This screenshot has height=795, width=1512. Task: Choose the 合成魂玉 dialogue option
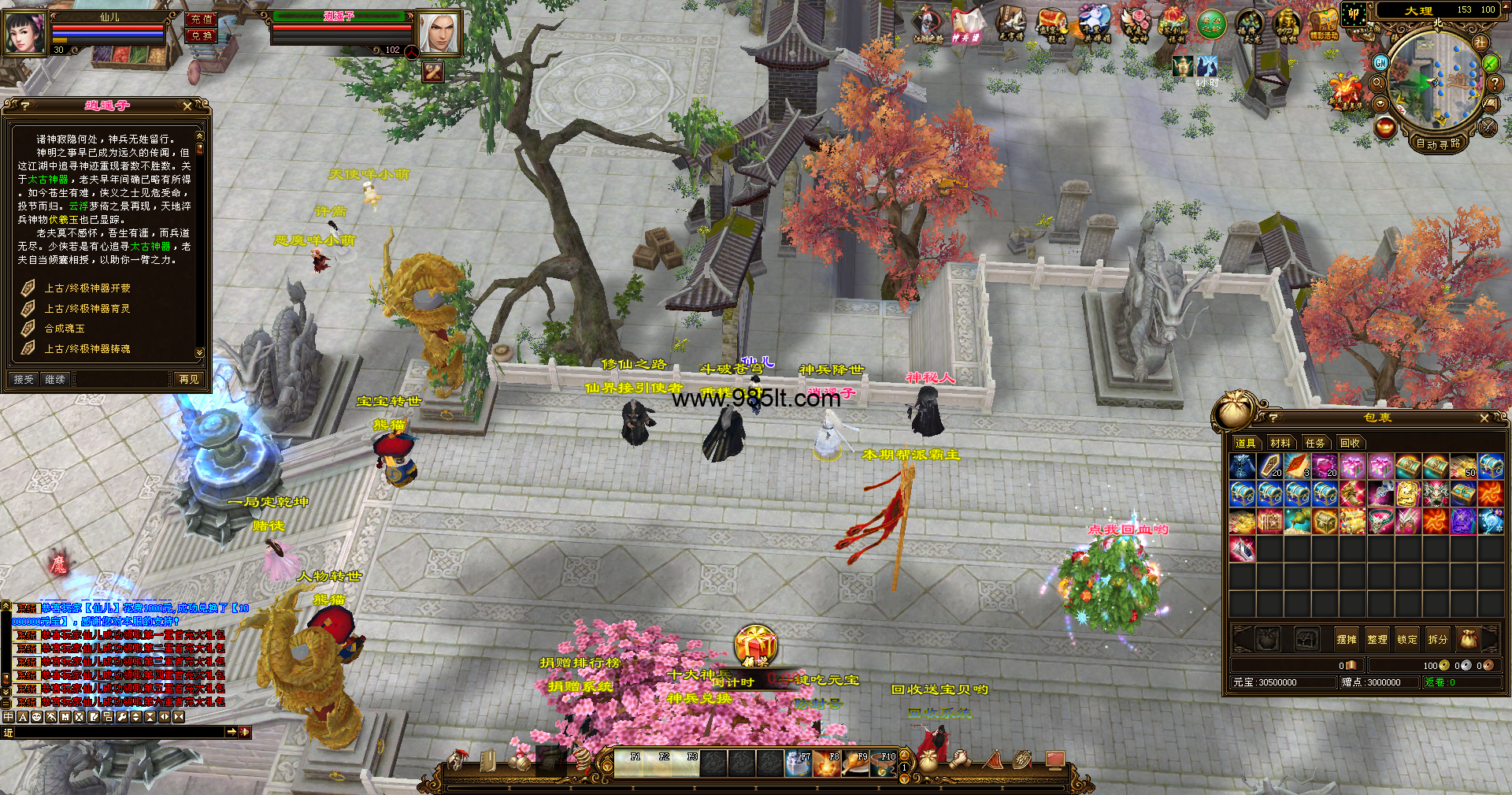pos(64,329)
